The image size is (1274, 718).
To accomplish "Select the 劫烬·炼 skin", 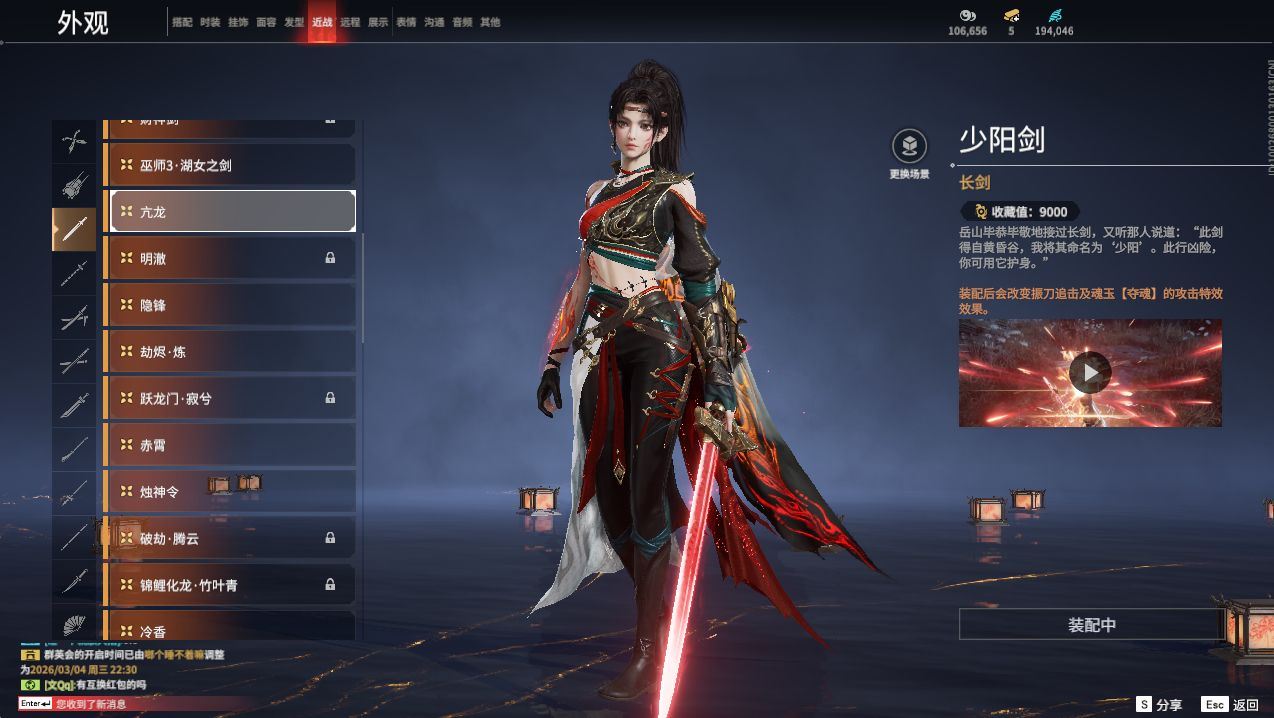I will tap(232, 351).
